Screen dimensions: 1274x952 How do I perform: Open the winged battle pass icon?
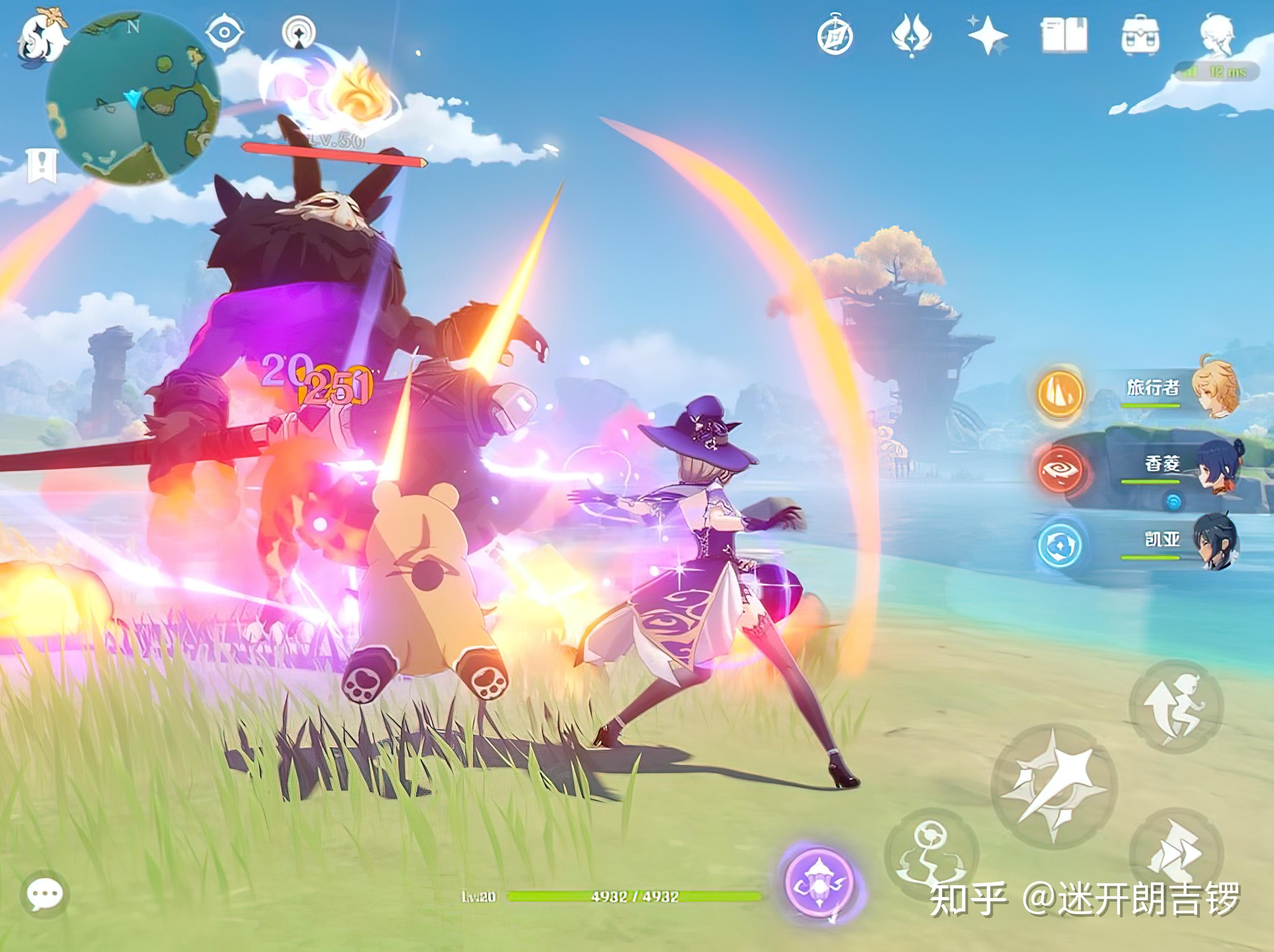[911, 36]
